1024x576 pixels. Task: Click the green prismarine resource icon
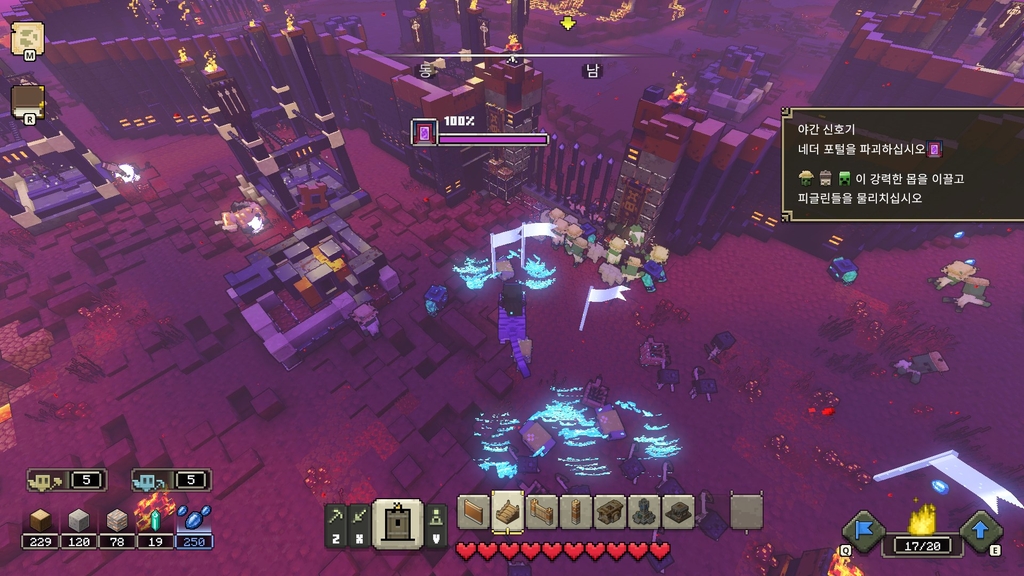(x=156, y=520)
